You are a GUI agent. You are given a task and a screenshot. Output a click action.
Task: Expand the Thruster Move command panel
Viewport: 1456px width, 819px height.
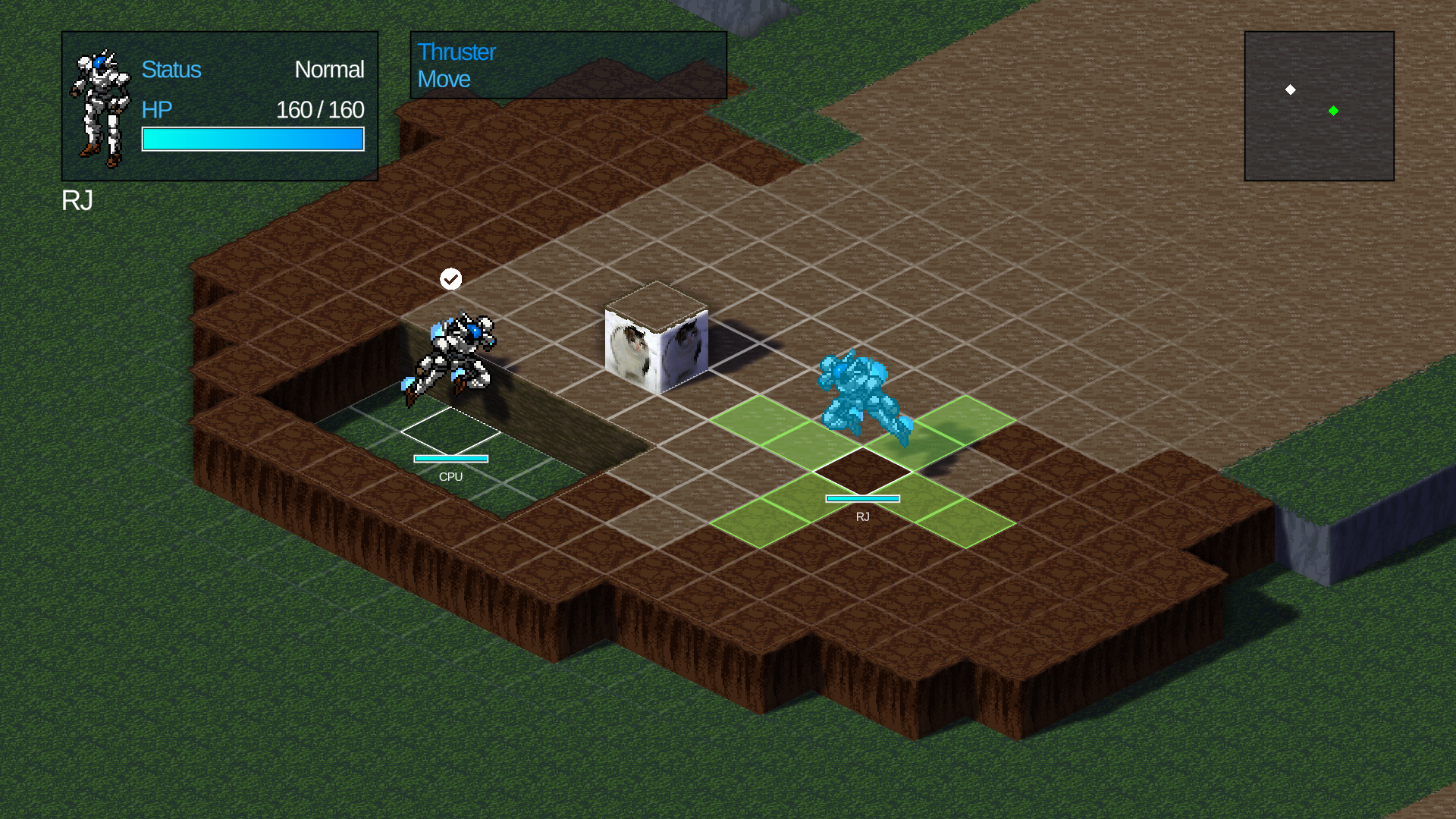[x=567, y=65]
